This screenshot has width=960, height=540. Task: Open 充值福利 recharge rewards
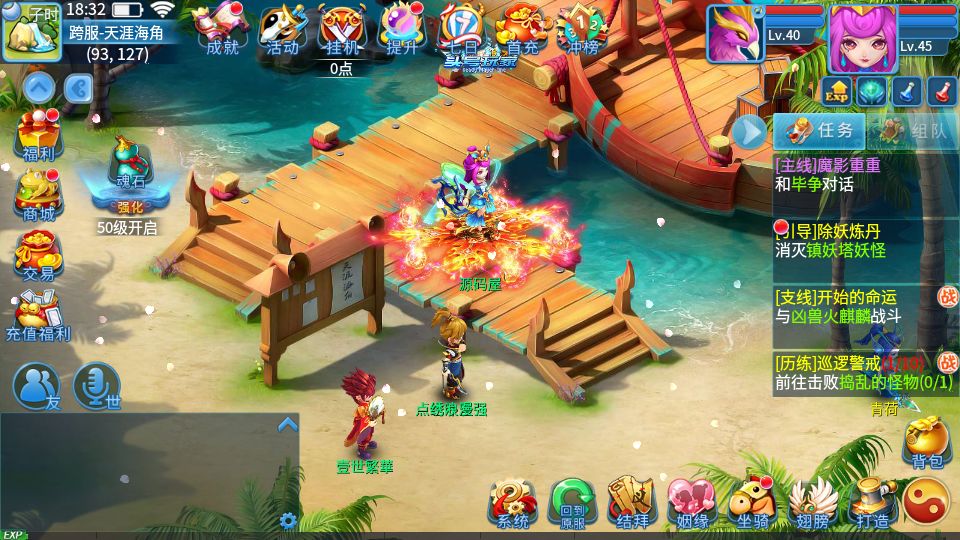[38, 314]
